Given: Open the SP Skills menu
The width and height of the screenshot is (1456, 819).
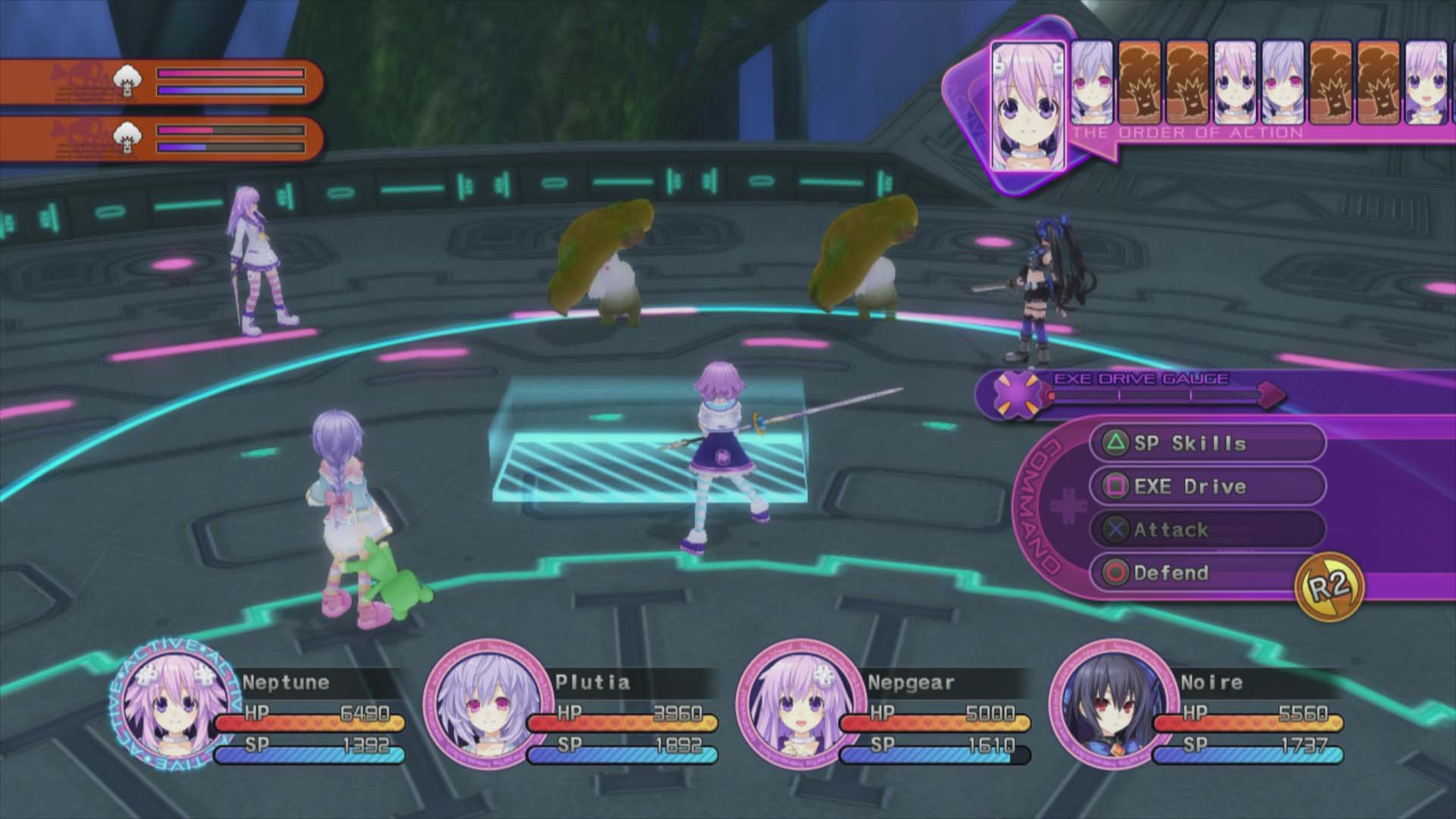Looking at the screenshot, I should point(1191,444).
